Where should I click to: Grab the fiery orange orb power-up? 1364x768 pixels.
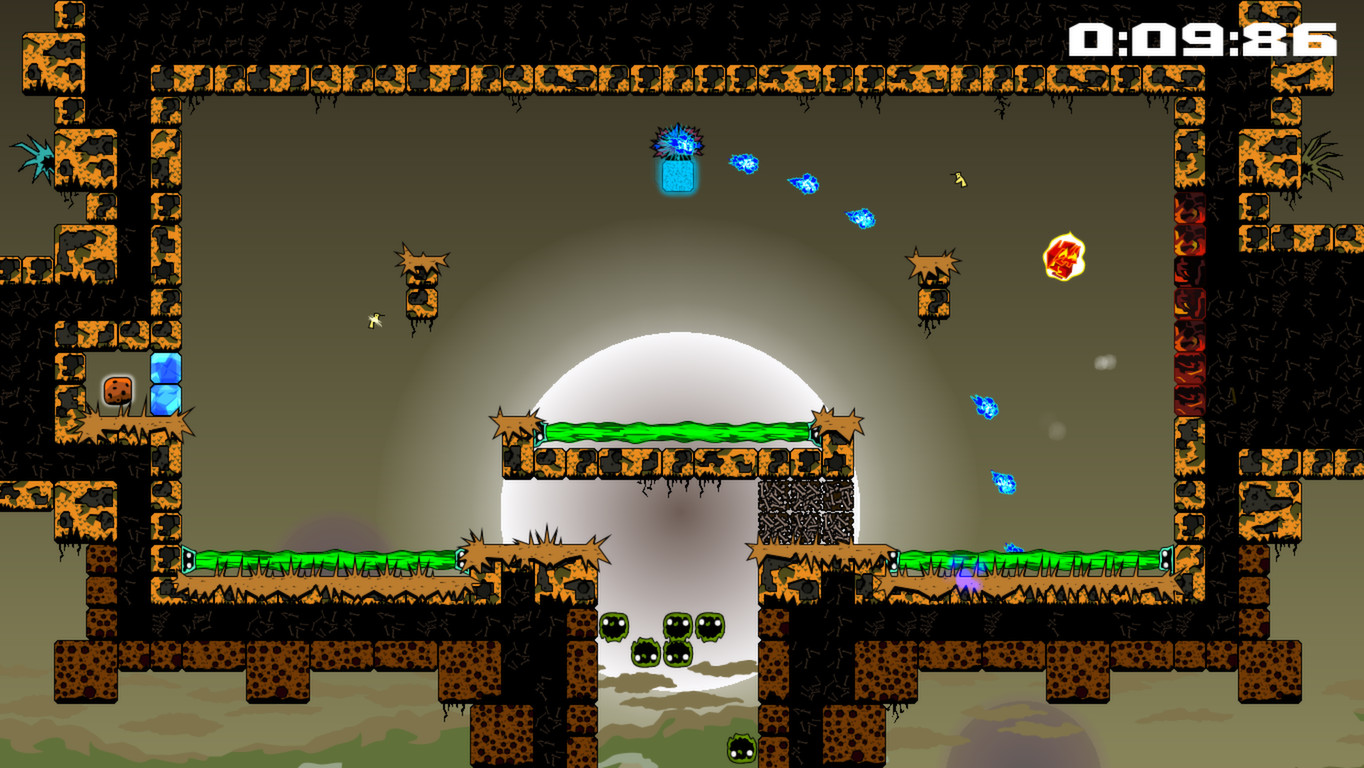click(x=1065, y=256)
